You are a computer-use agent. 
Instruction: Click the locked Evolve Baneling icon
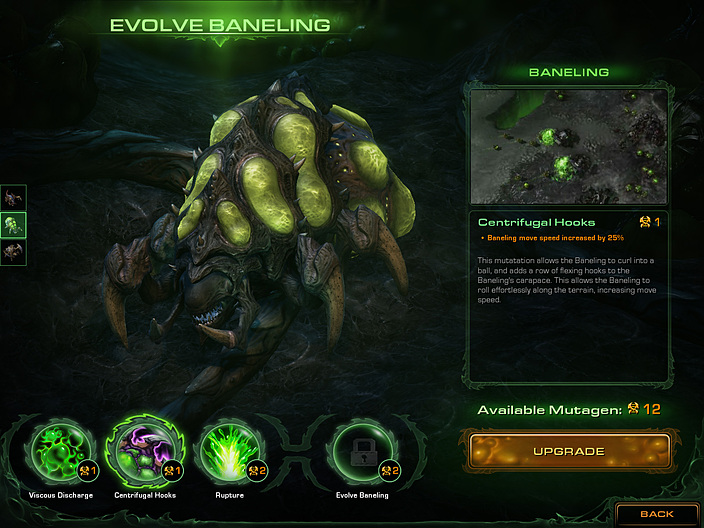(361, 450)
